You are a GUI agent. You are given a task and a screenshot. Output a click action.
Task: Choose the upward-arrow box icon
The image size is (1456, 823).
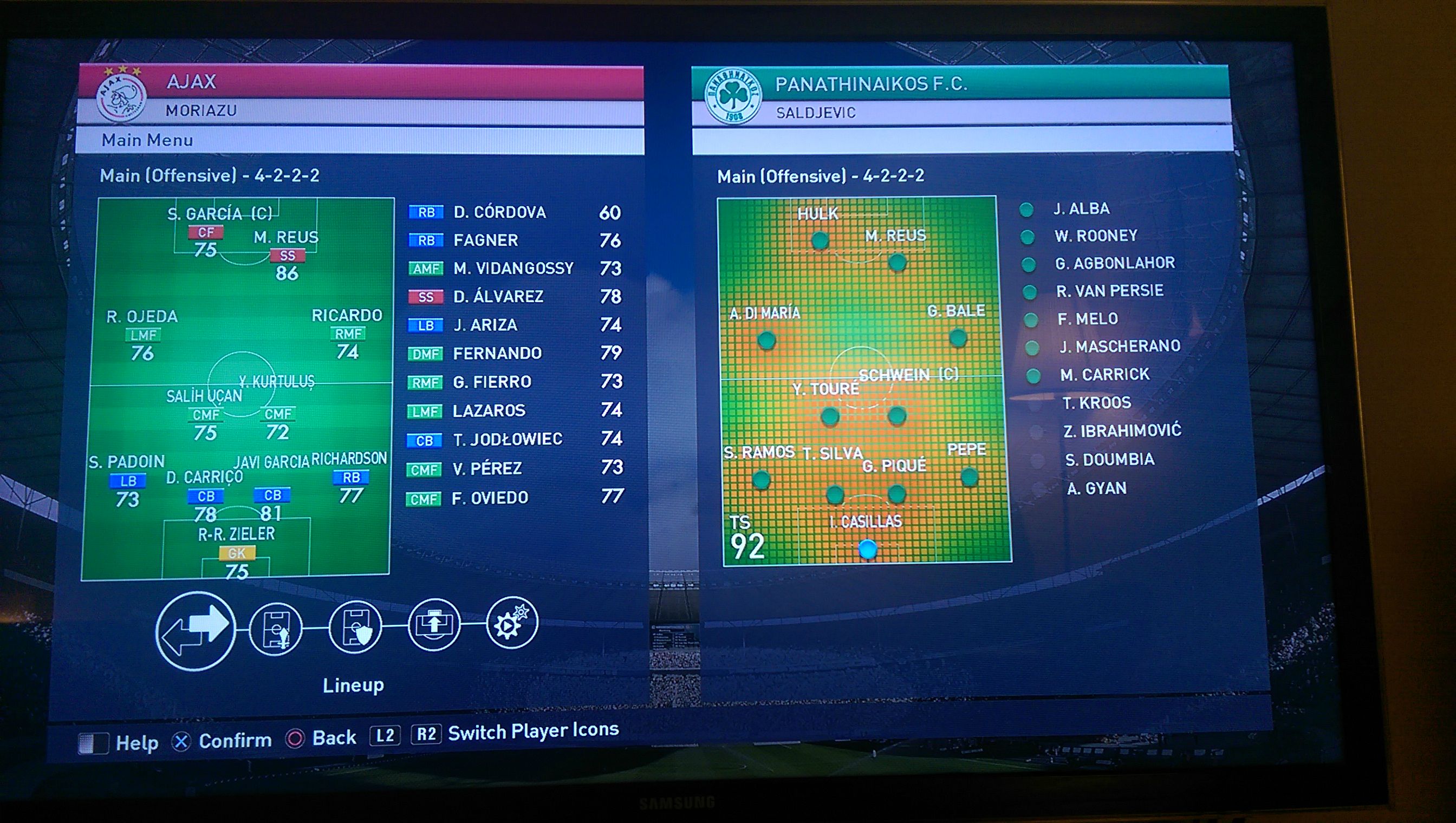(434, 625)
